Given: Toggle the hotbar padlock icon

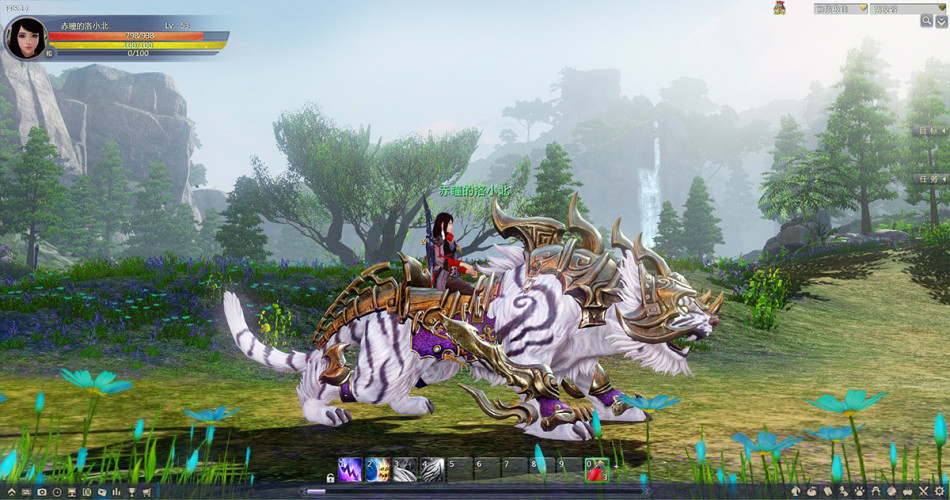Looking at the screenshot, I should coord(330,479).
